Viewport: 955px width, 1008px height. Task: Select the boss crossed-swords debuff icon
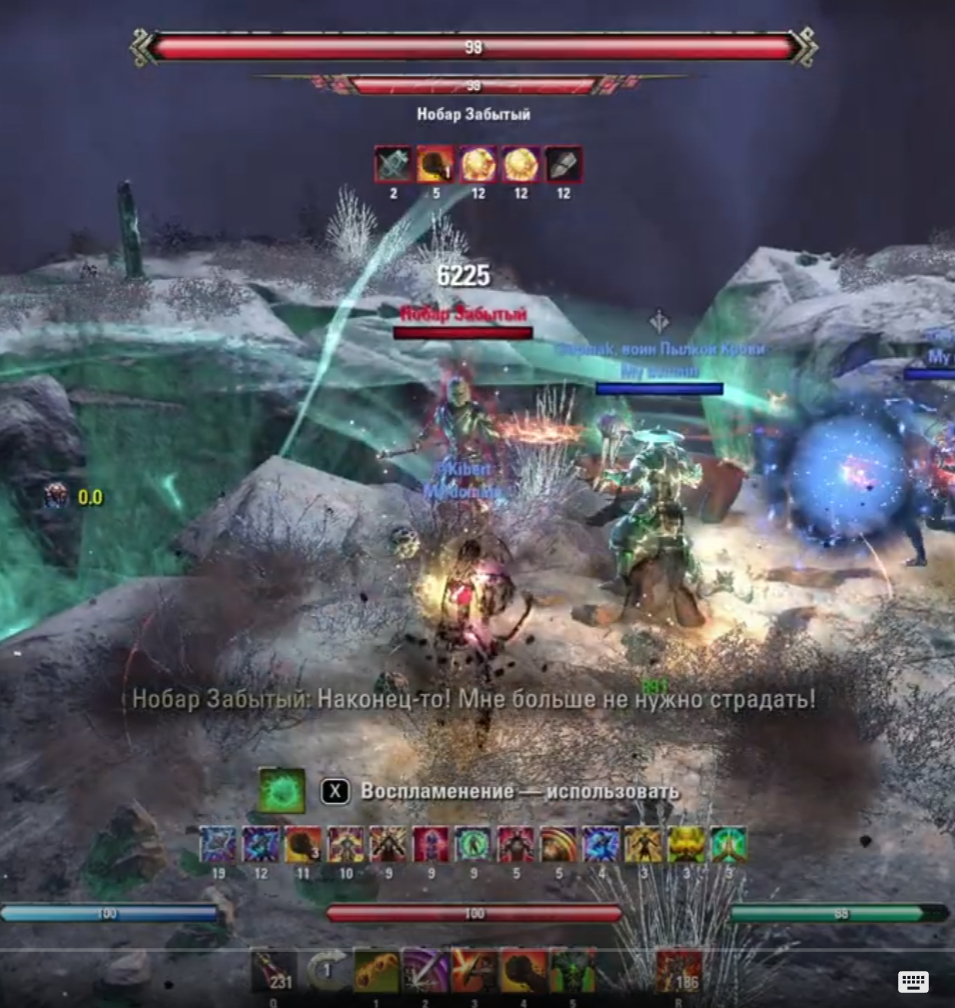pos(393,164)
